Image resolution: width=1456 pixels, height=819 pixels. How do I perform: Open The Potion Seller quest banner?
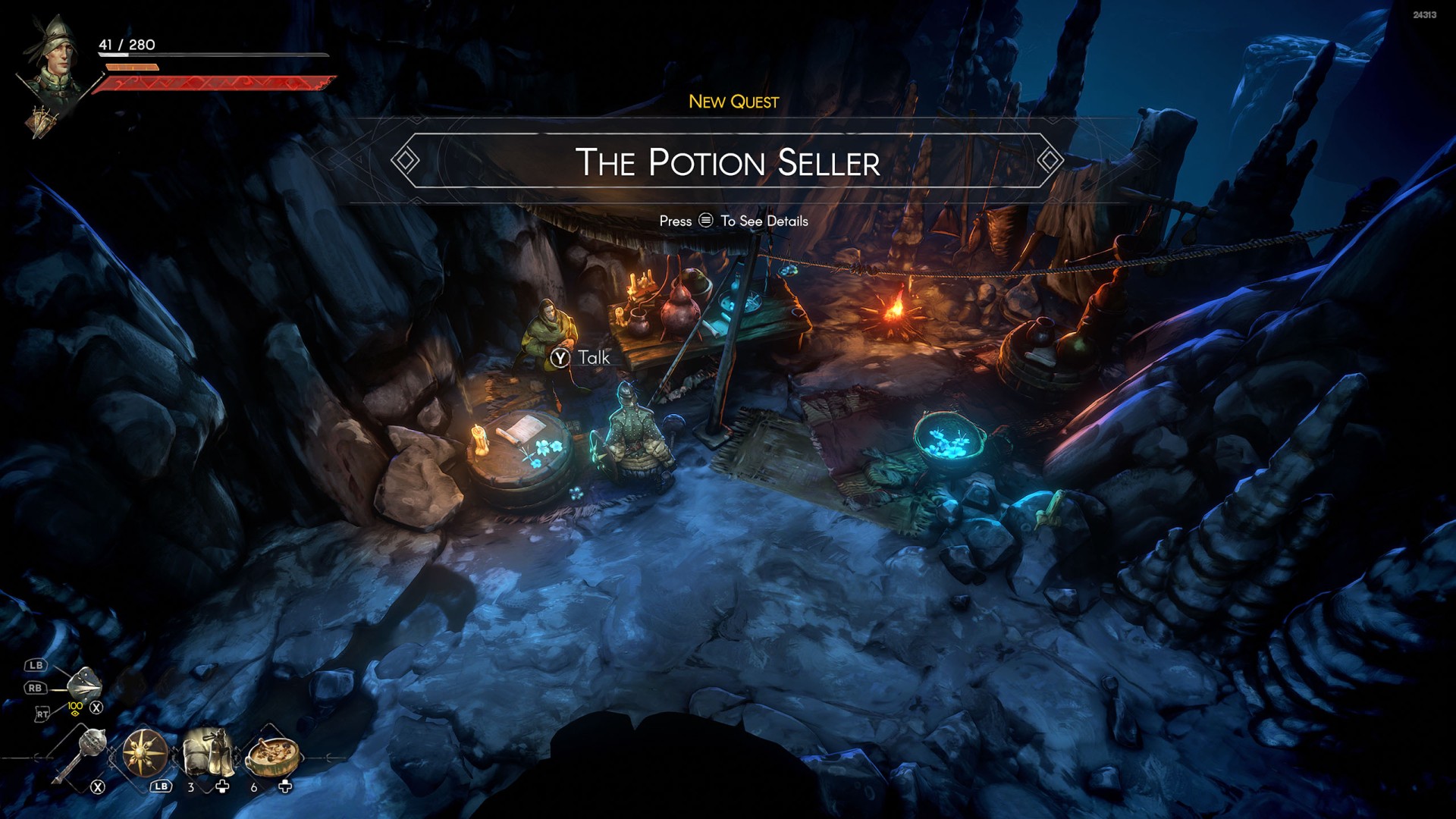[727, 162]
